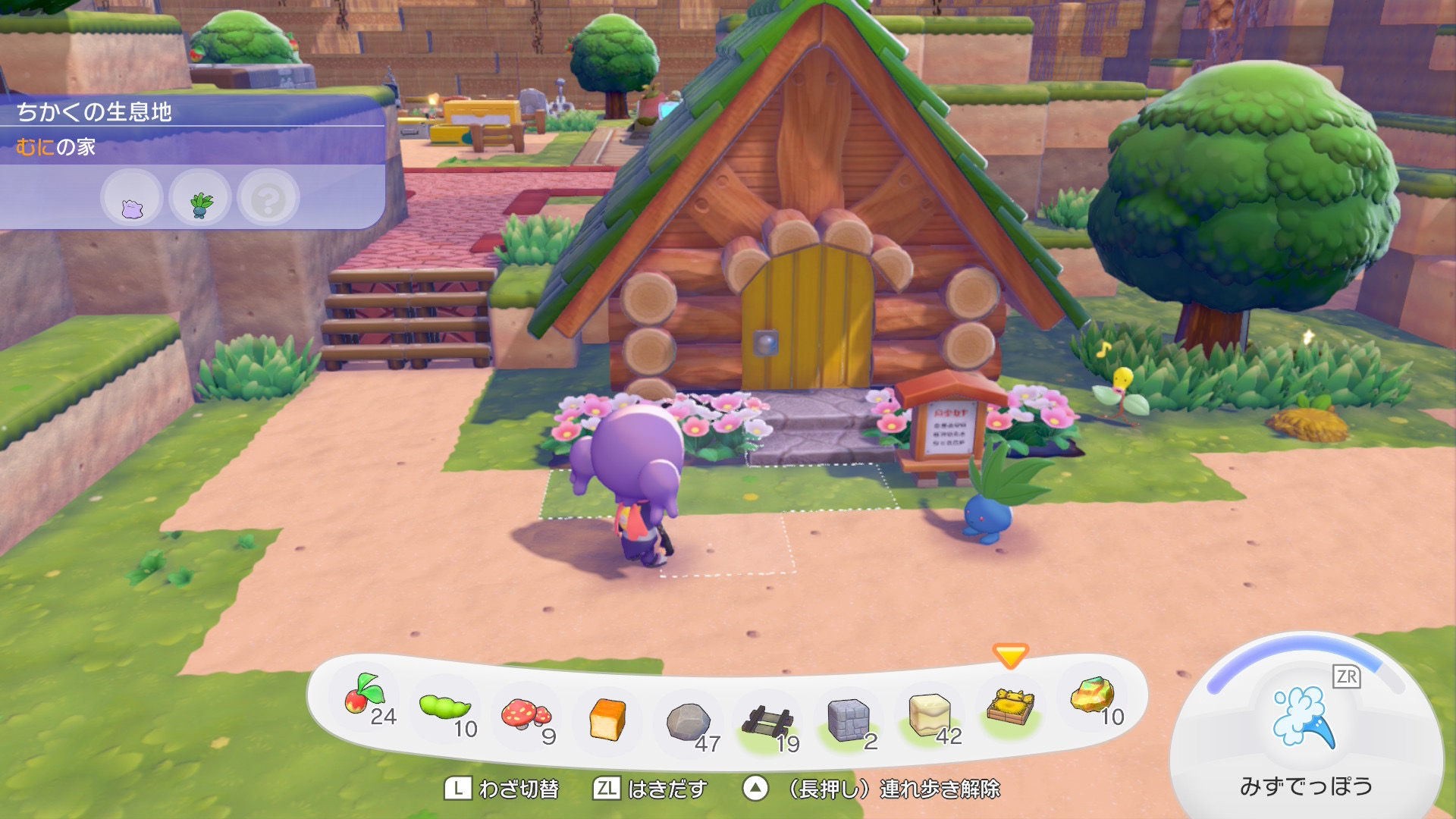
Task: Choose the green bean pod slot
Action: click(x=445, y=707)
